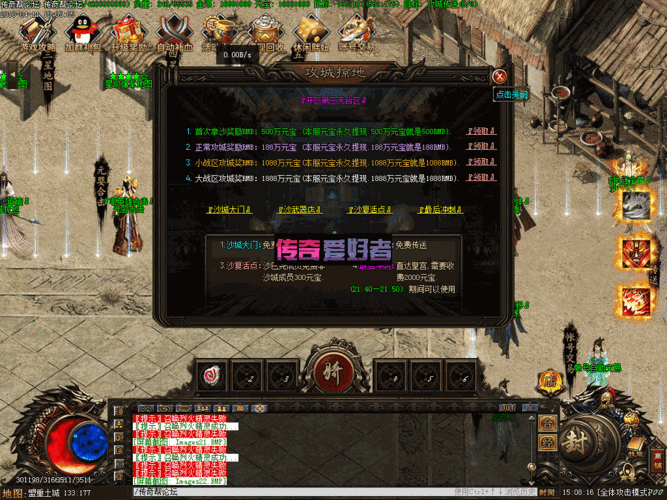The height and width of the screenshot is (500, 667).
Task: Close the 攻城掠地 dialog window
Action: coord(499,75)
